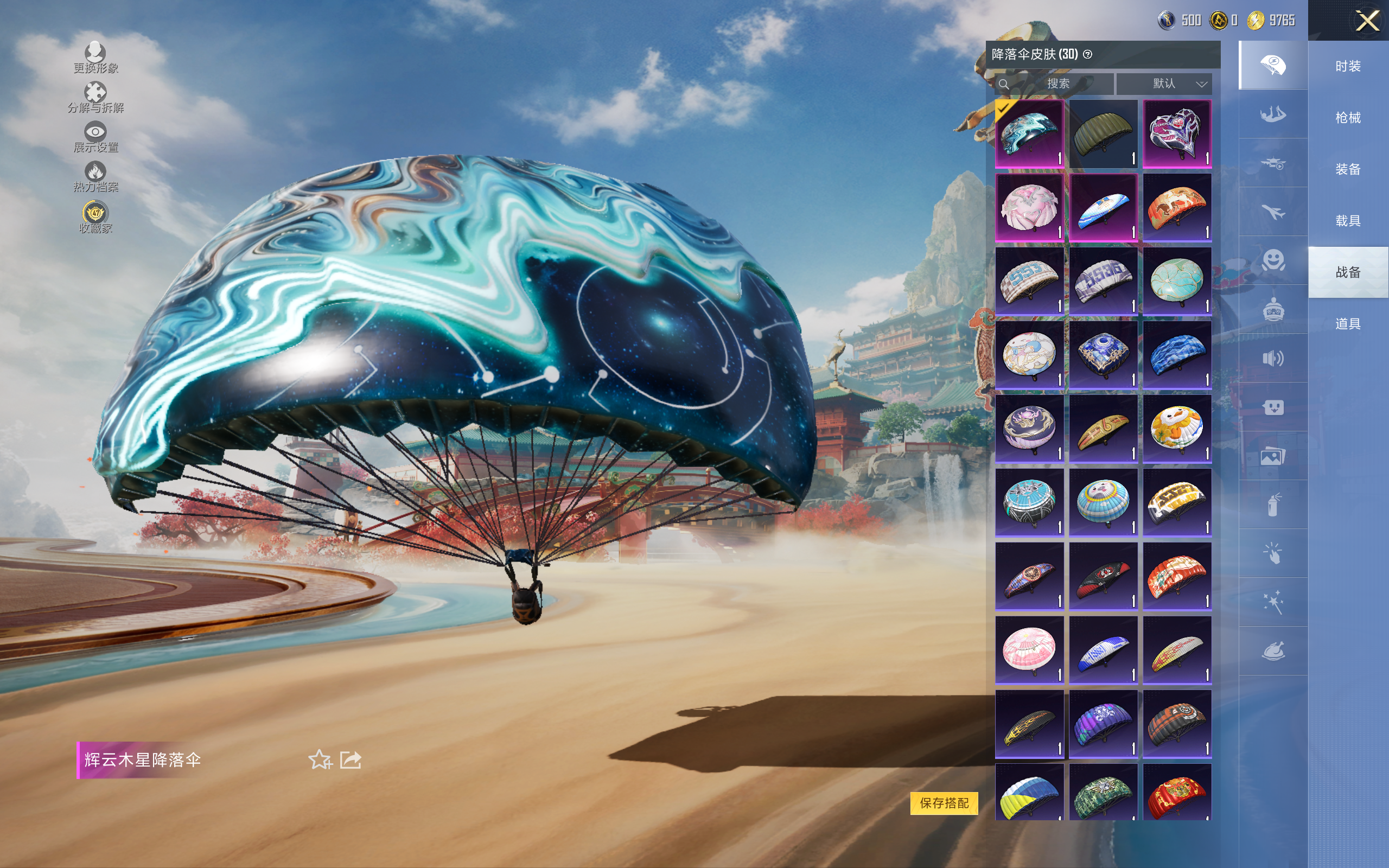Favorite the parachute with the star icon
Image resolution: width=1389 pixels, height=868 pixels.
[x=320, y=759]
